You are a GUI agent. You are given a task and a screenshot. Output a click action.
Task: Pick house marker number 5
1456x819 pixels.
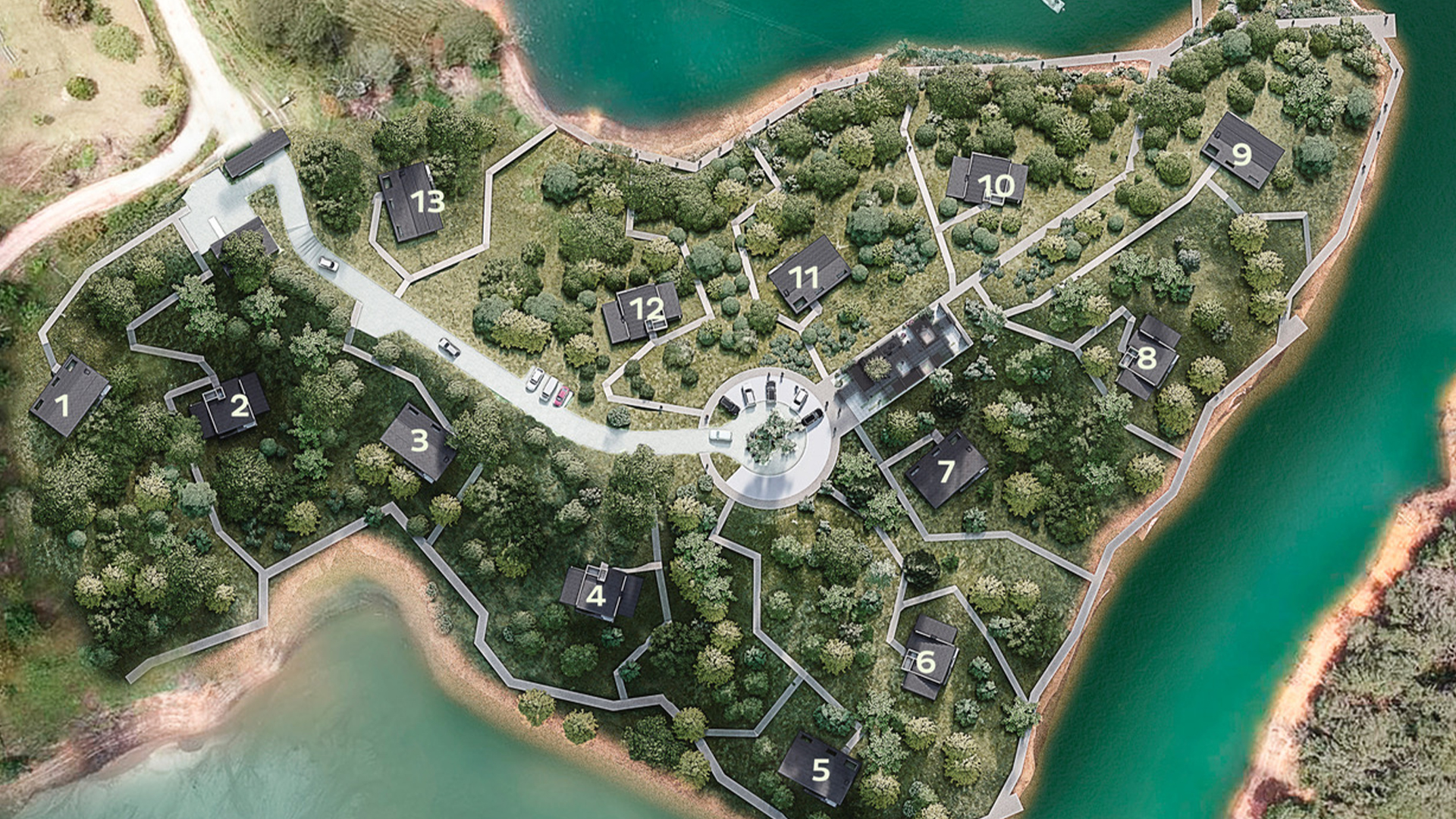[821, 770]
